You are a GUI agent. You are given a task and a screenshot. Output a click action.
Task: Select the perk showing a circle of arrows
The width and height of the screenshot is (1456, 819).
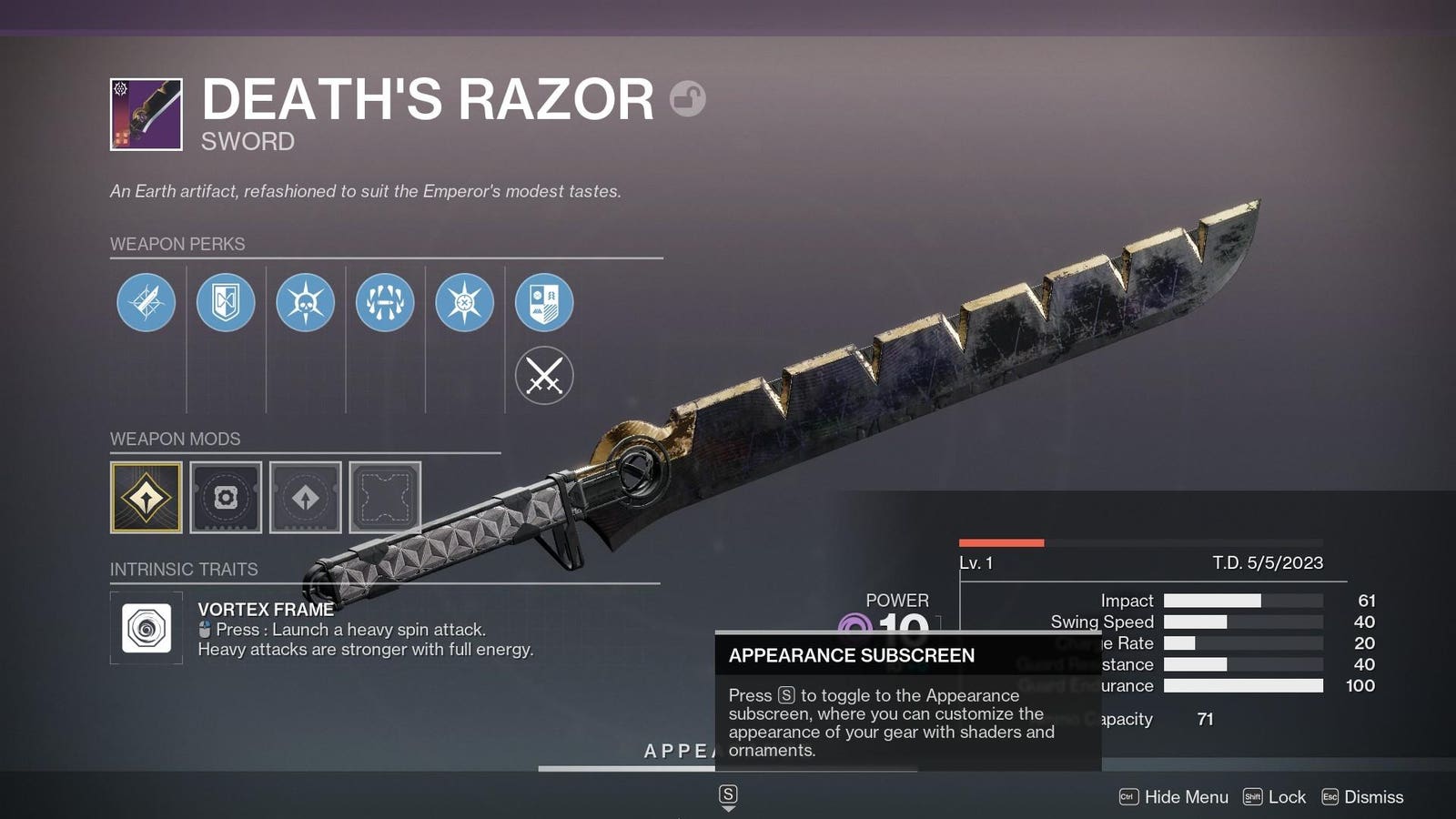pos(385,302)
